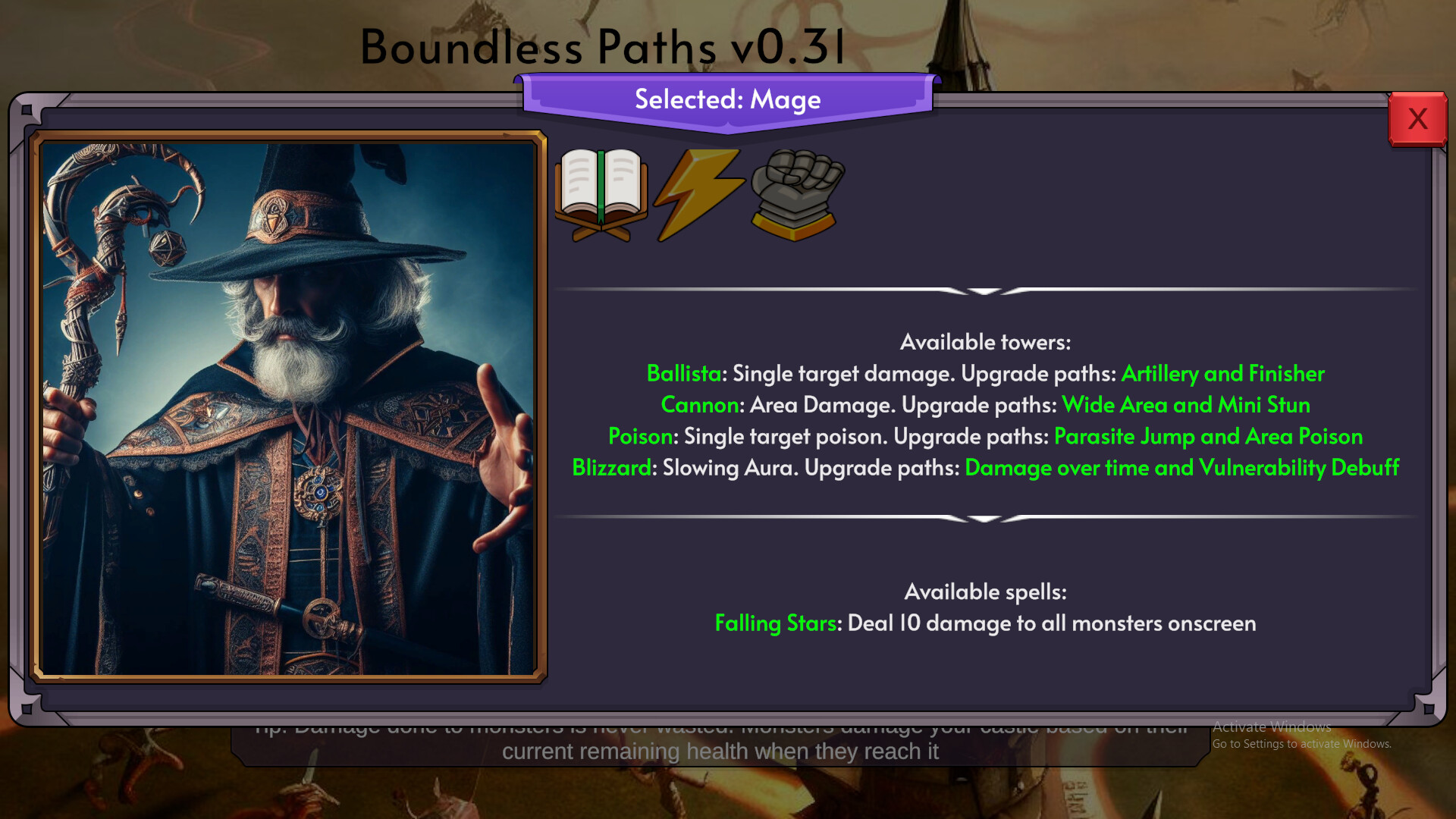Screen dimensions: 1456x819
Task: Toggle the Wide Area and Mini Stun upgrades
Action: coord(1187,405)
